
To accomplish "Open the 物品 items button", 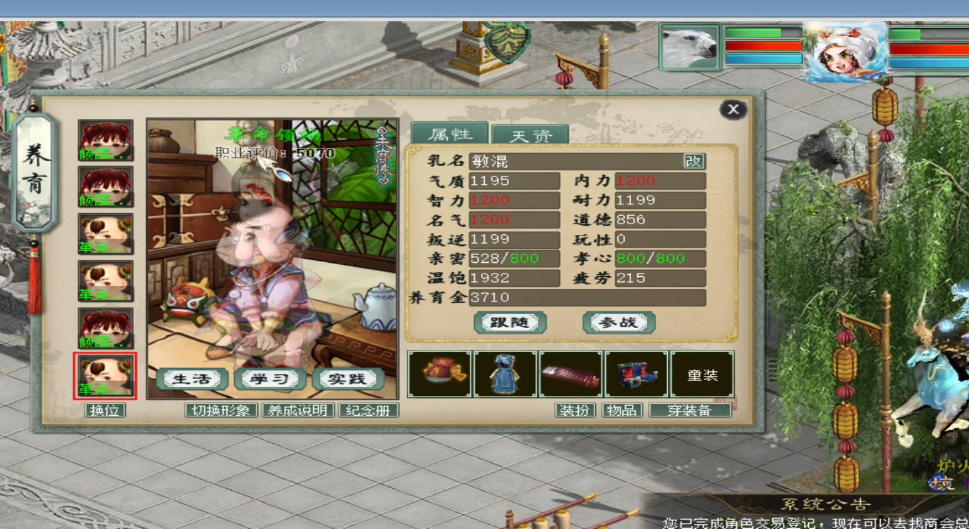I will (x=622, y=410).
